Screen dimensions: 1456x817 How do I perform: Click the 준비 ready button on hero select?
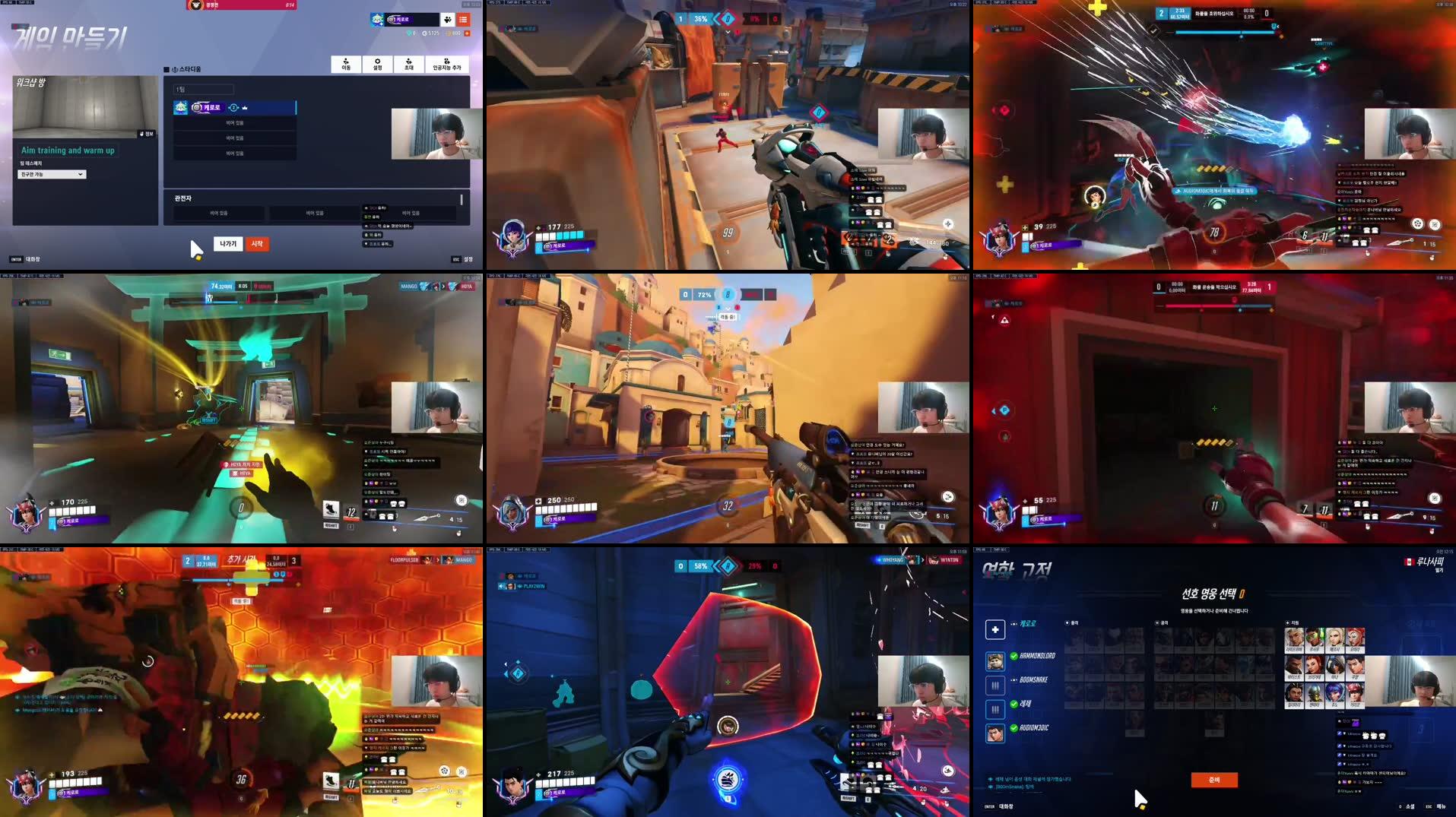(1214, 780)
